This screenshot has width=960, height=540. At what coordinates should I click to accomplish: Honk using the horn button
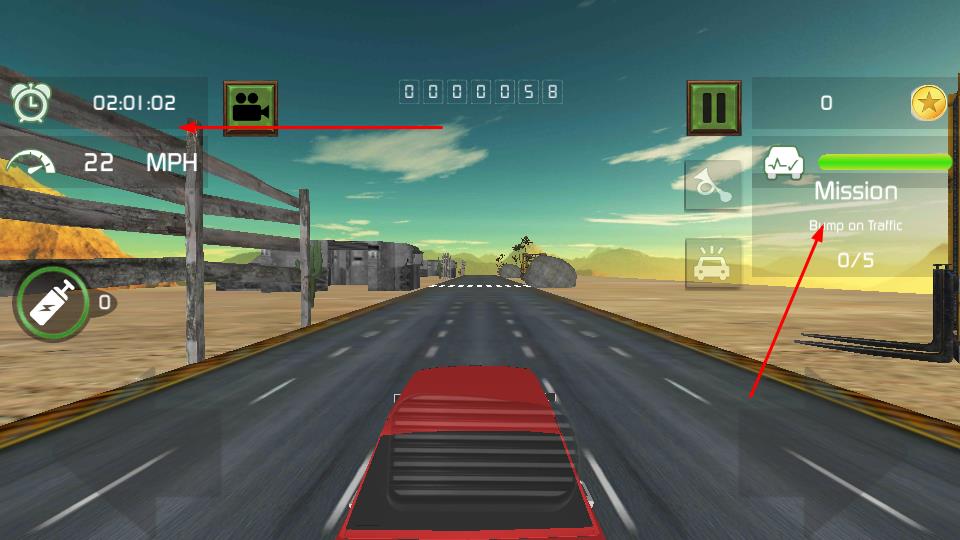[x=713, y=185]
